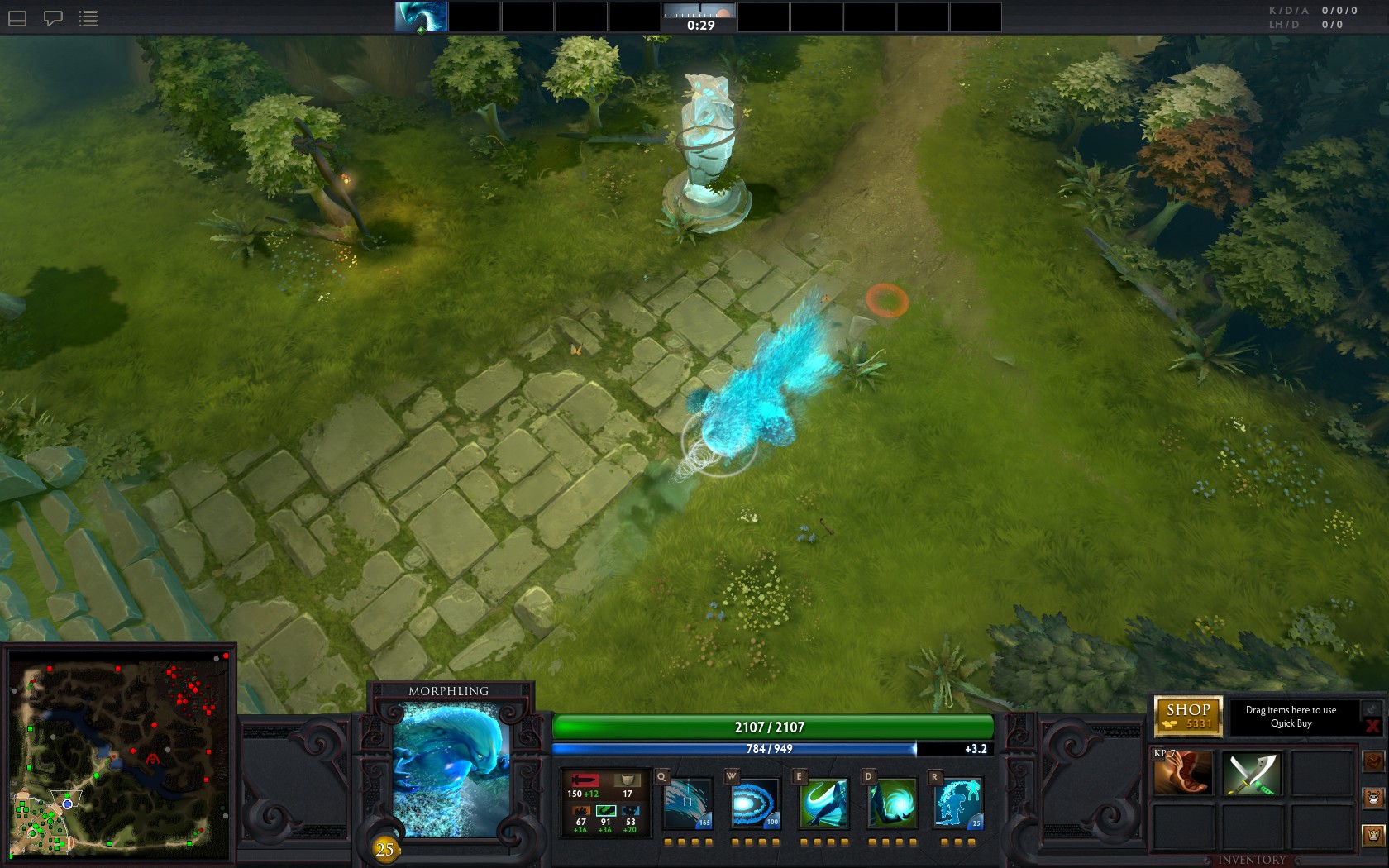Use the Morph Agility ability
The width and height of the screenshot is (1389, 868).
coord(823,803)
